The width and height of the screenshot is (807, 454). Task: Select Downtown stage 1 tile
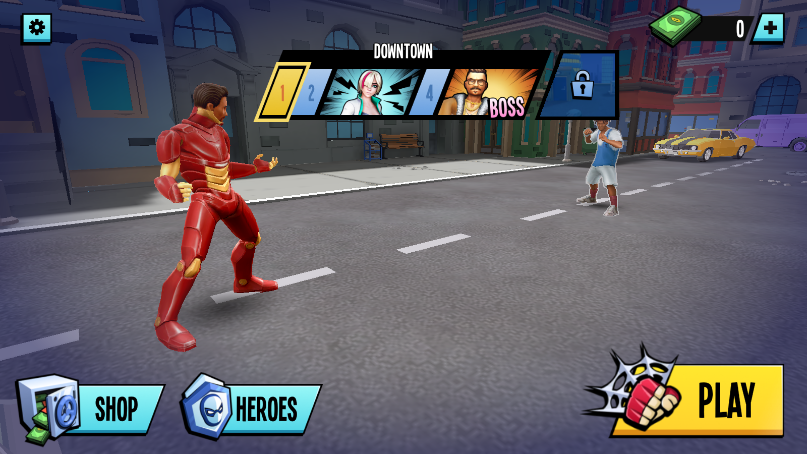click(281, 94)
